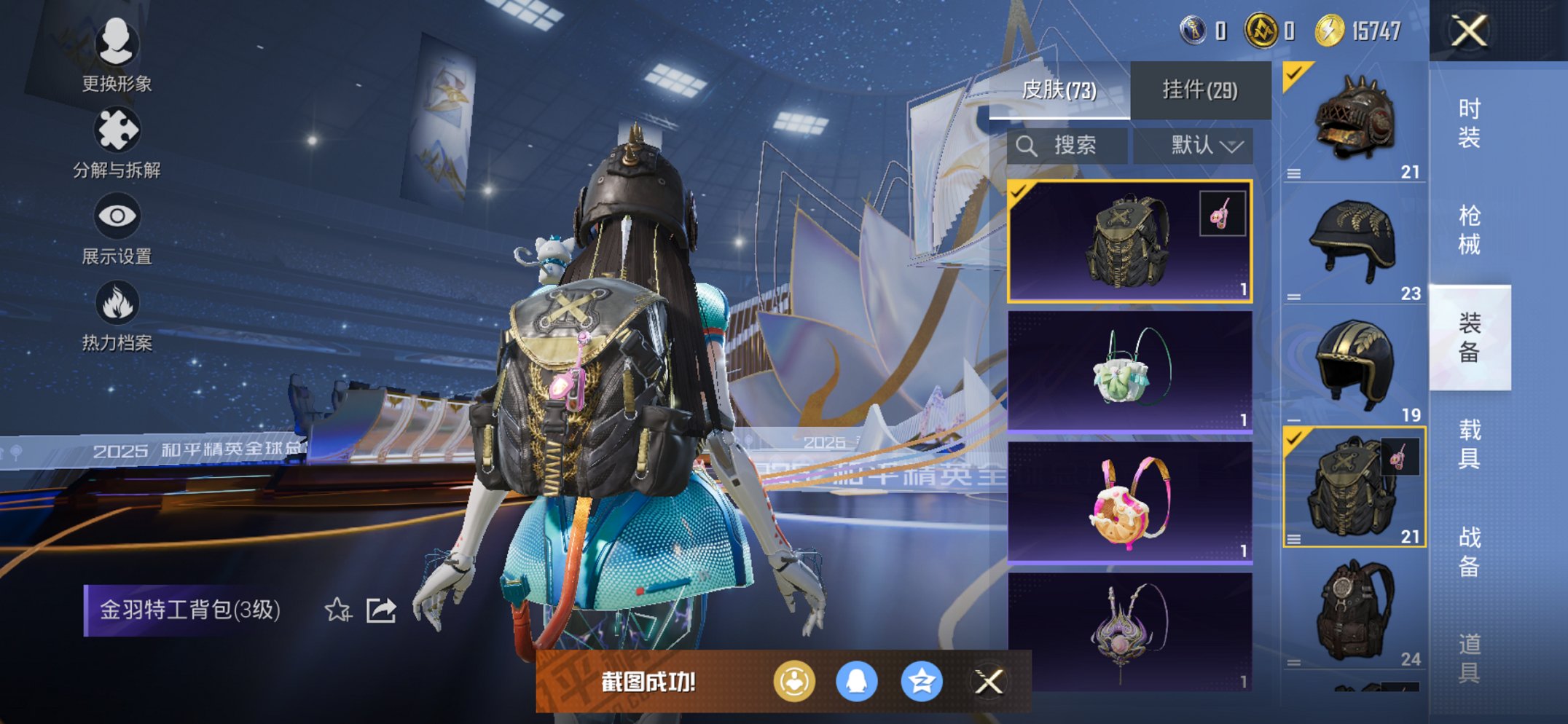Open the 枪械 firearms category
Image resolution: width=1568 pixels, height=724 pixels.
pos(1469,229)
